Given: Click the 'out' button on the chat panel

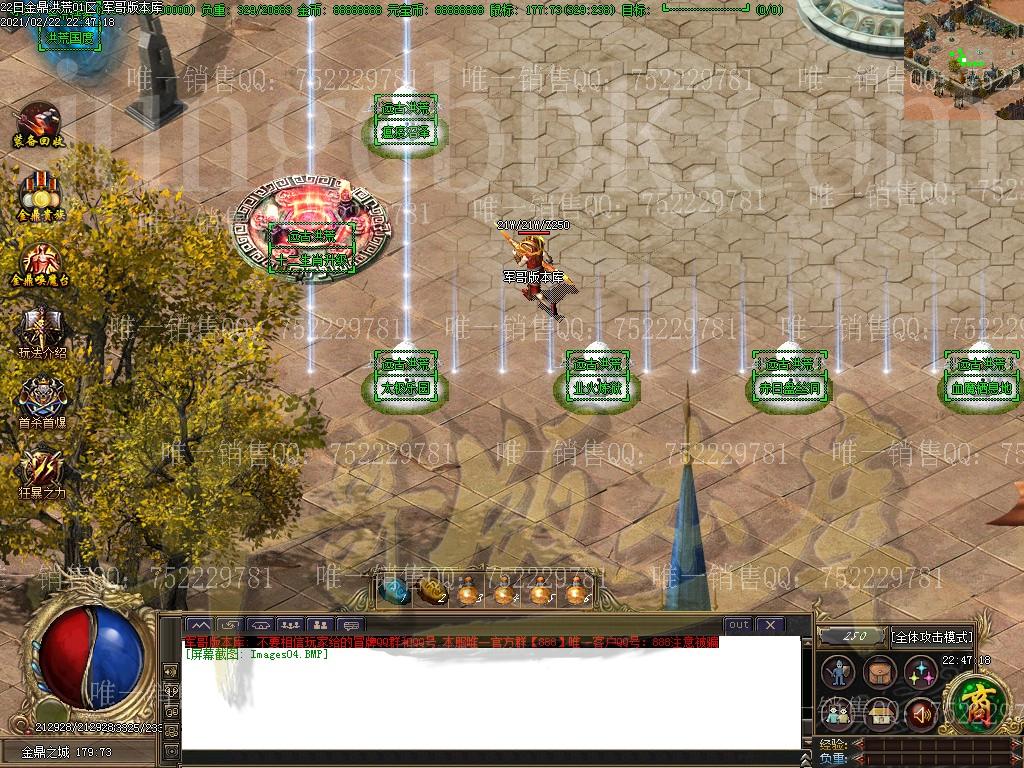Looking at the screenshot, I should pyautogui.click(x=738, y=625).
